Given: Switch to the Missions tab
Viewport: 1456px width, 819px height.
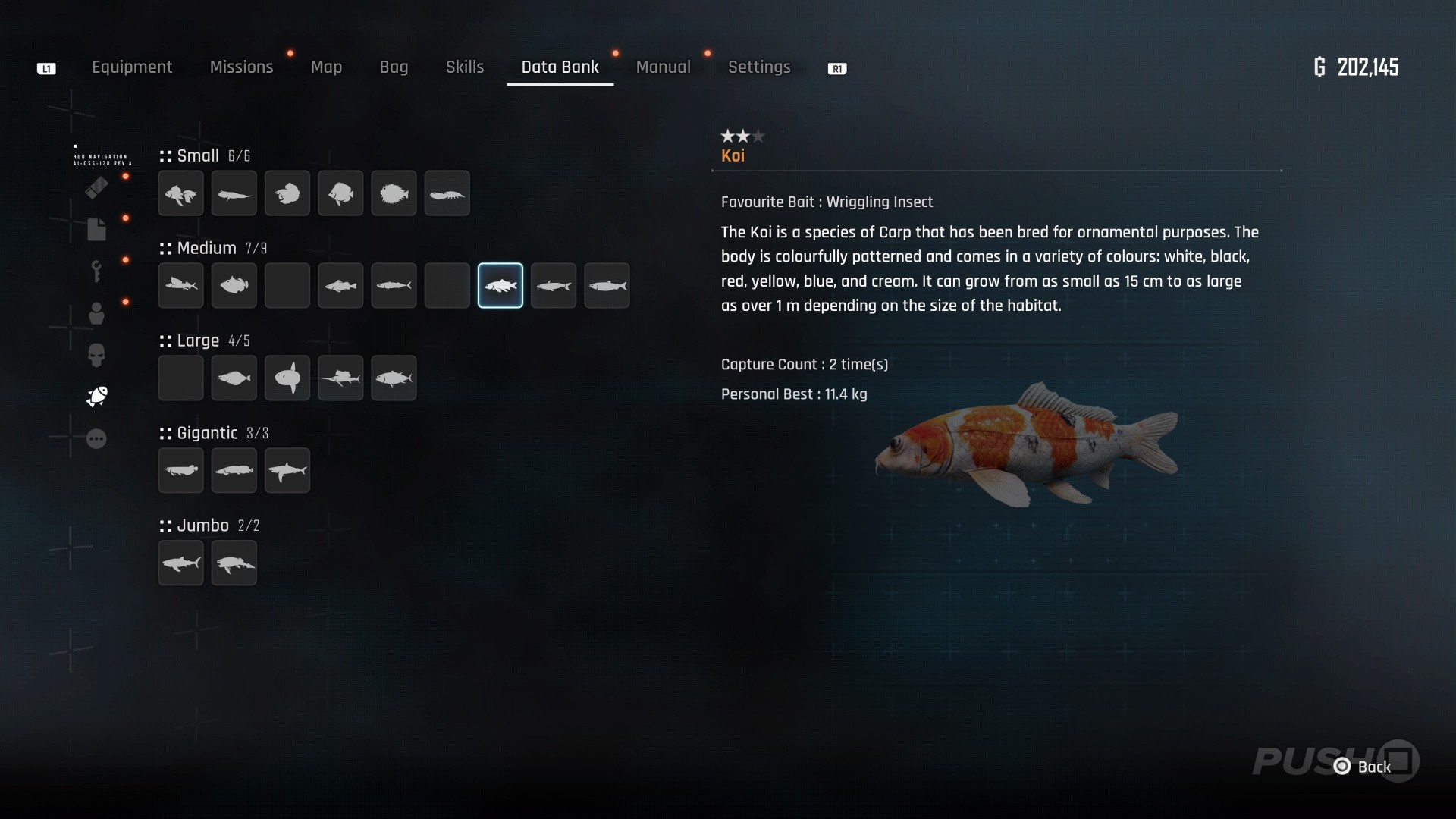Looking at the screenshot, I should click(x=241, y=67).
